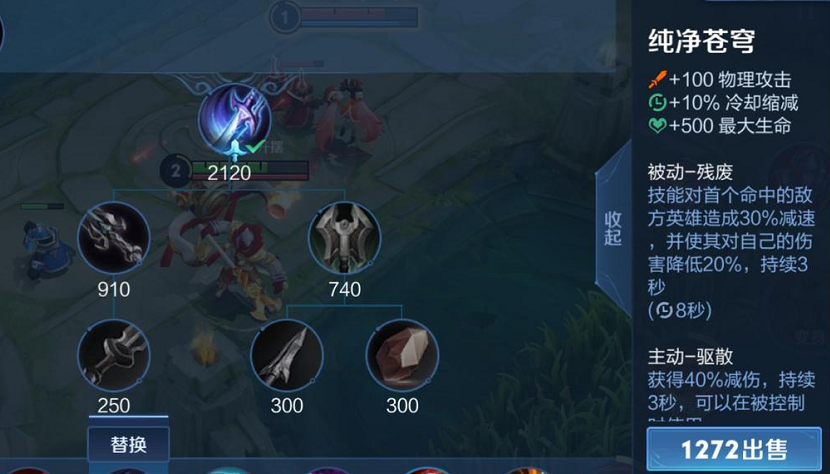Pick the 250 gold dagger component
830x474 pixels.
113,357
